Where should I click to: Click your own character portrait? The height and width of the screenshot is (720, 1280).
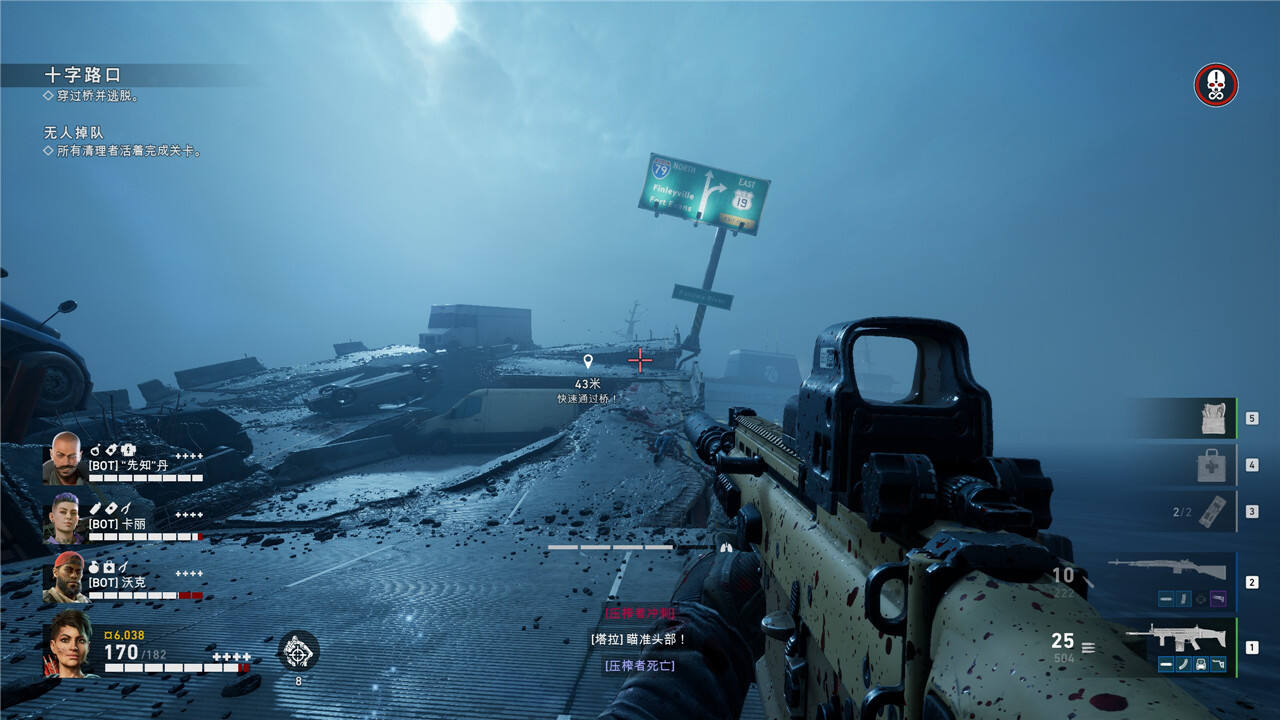point(67,643)
